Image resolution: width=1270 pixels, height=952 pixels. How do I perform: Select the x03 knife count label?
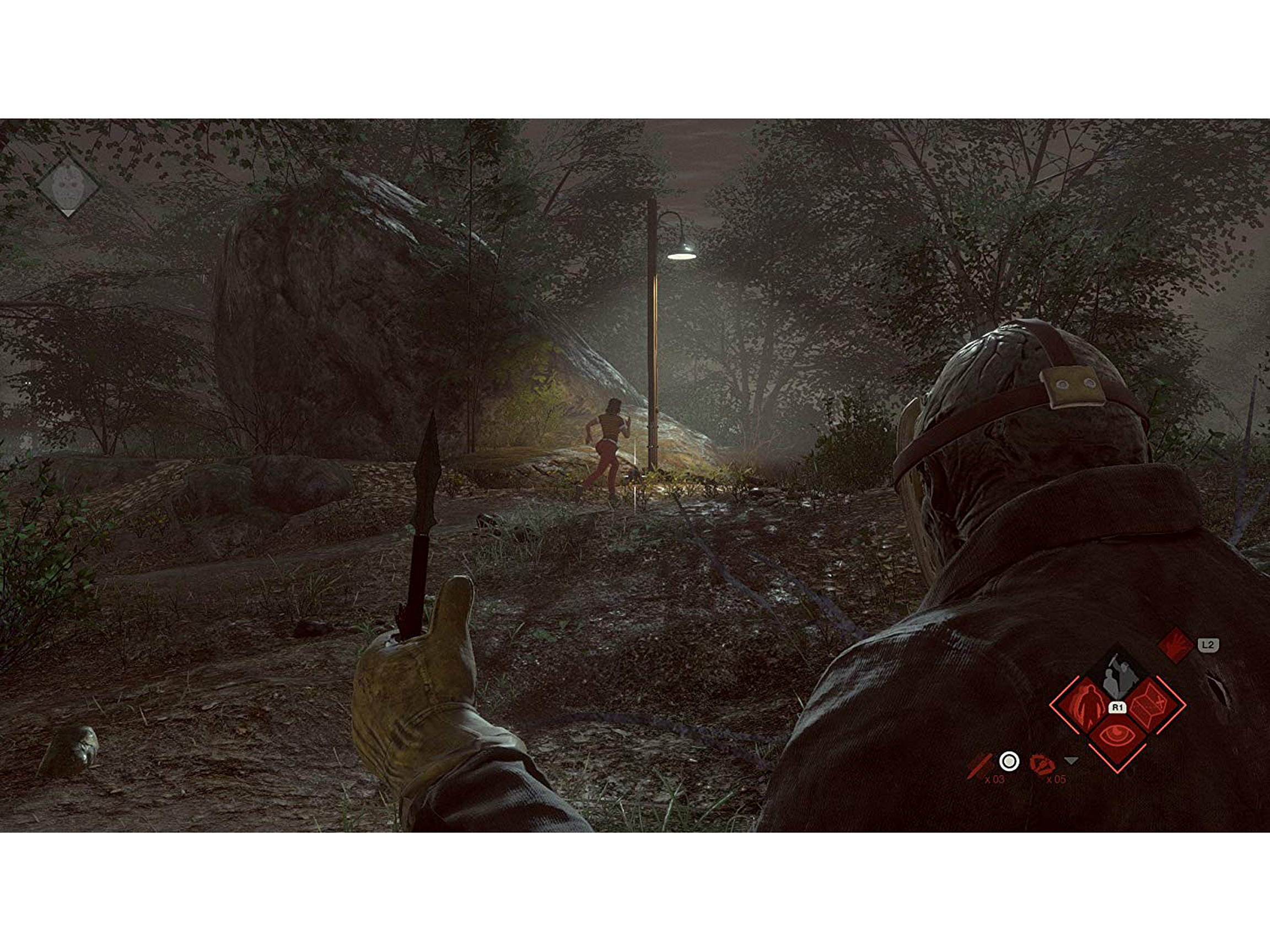[995, 781]
